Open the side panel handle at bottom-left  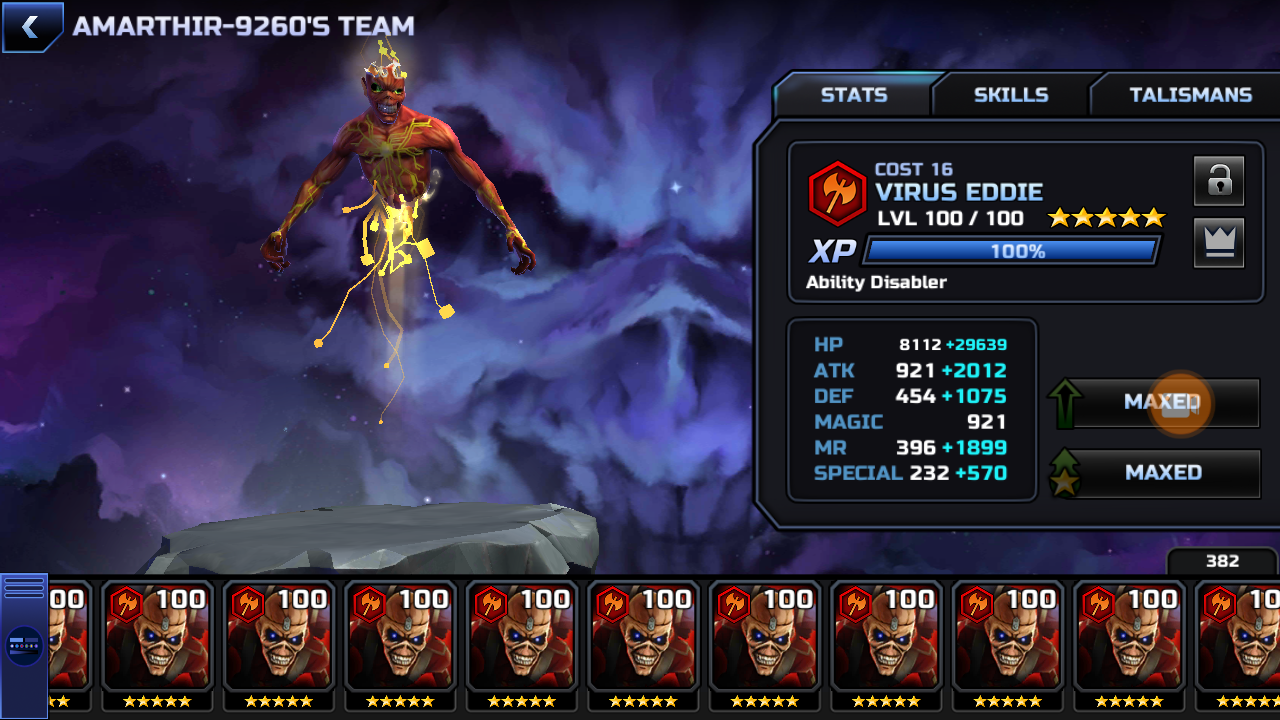(24, 645)
